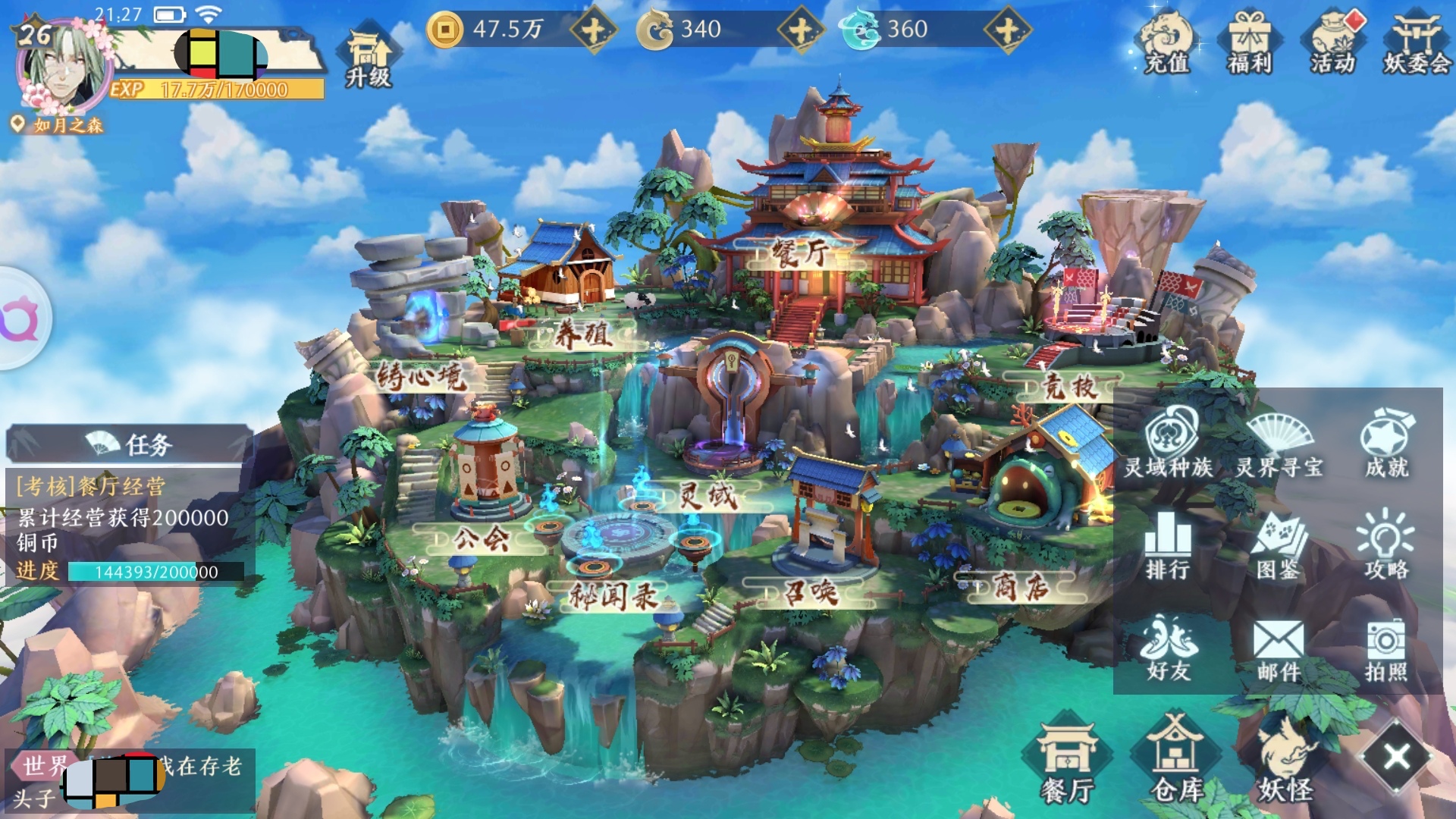The height and width of the screenshot is (819, 1456).
Task: Open the 妖委会 torii gate menu
Action: click(1416, 42)
